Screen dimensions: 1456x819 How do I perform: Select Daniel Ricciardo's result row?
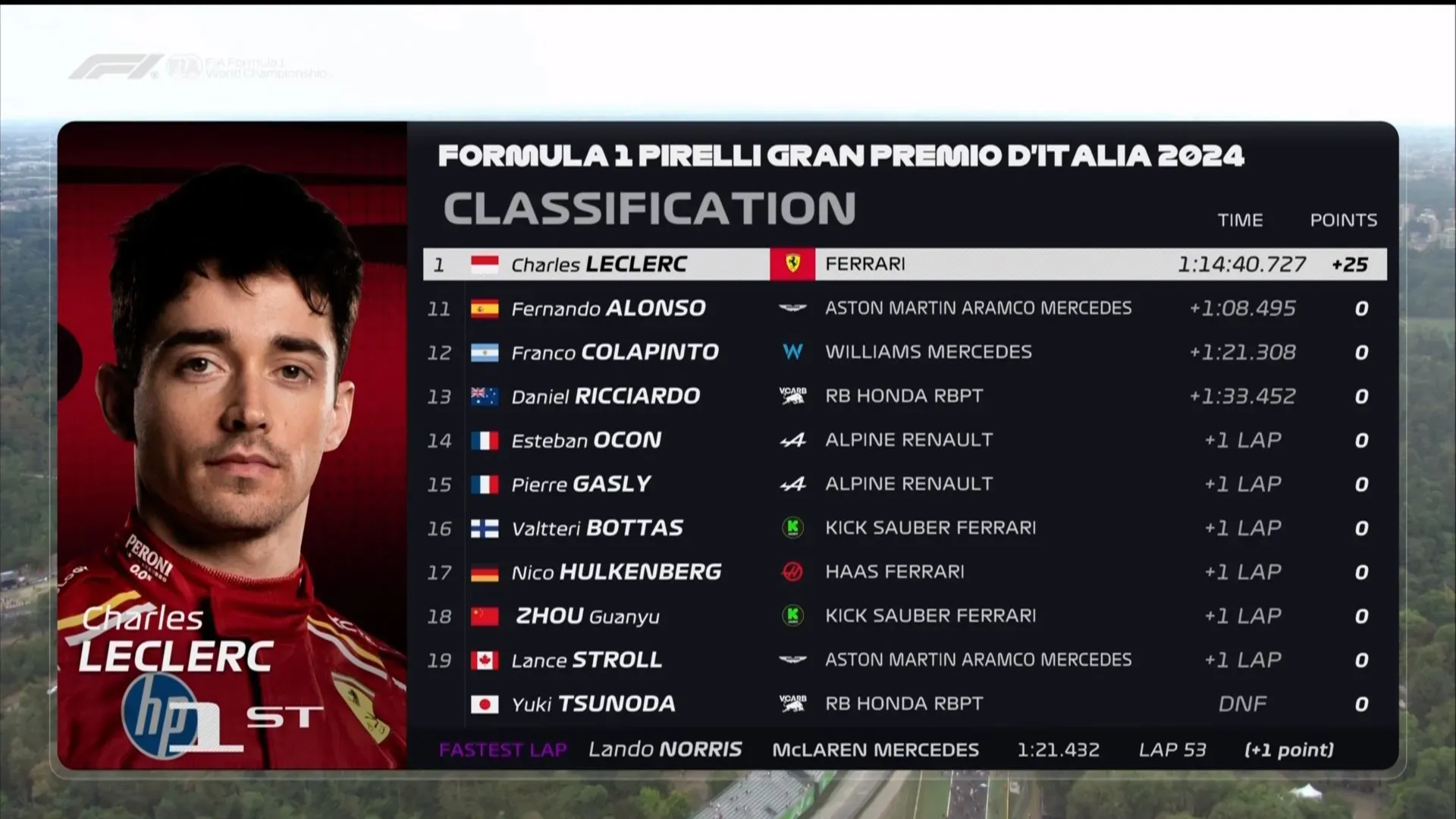(902, 397)
